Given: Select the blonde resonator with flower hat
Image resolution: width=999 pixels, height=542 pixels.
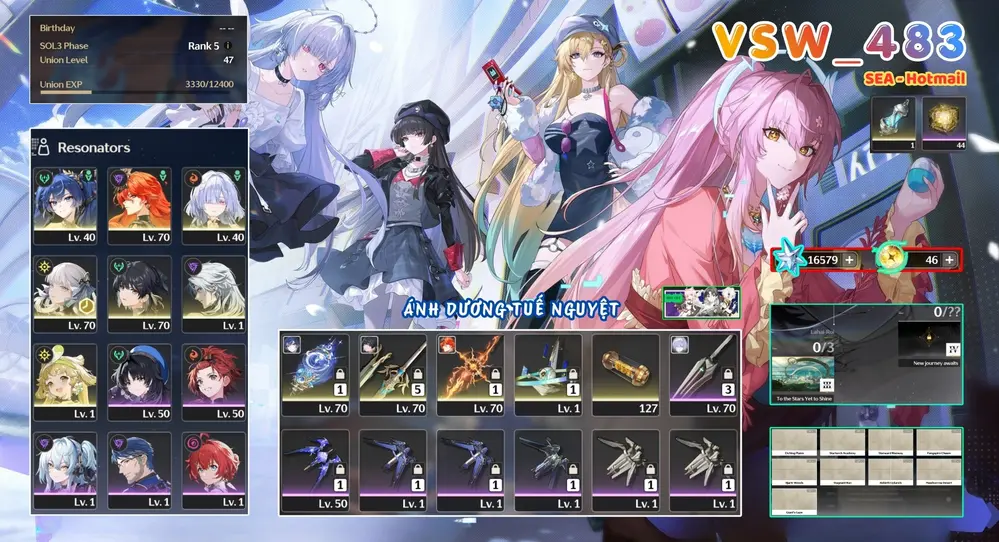Looking at the screenshot, I should point(65,380).
